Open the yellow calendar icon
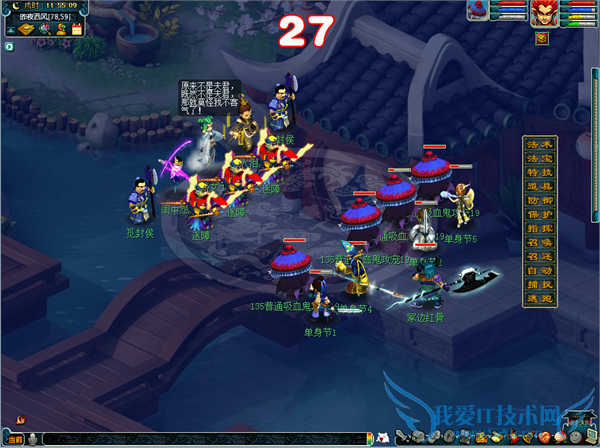The width and height of the screenshot is (600, 448). click(x=76, y=30)
